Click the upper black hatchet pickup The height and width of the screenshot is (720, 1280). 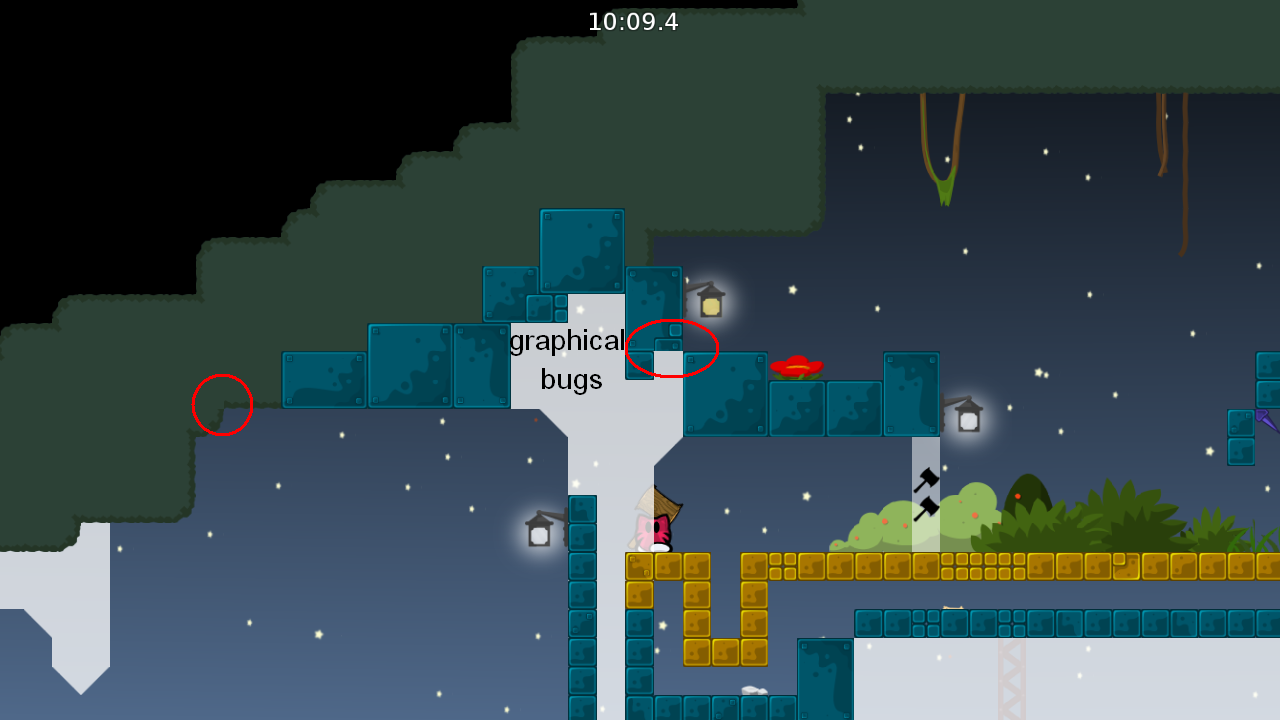(925, 478)
